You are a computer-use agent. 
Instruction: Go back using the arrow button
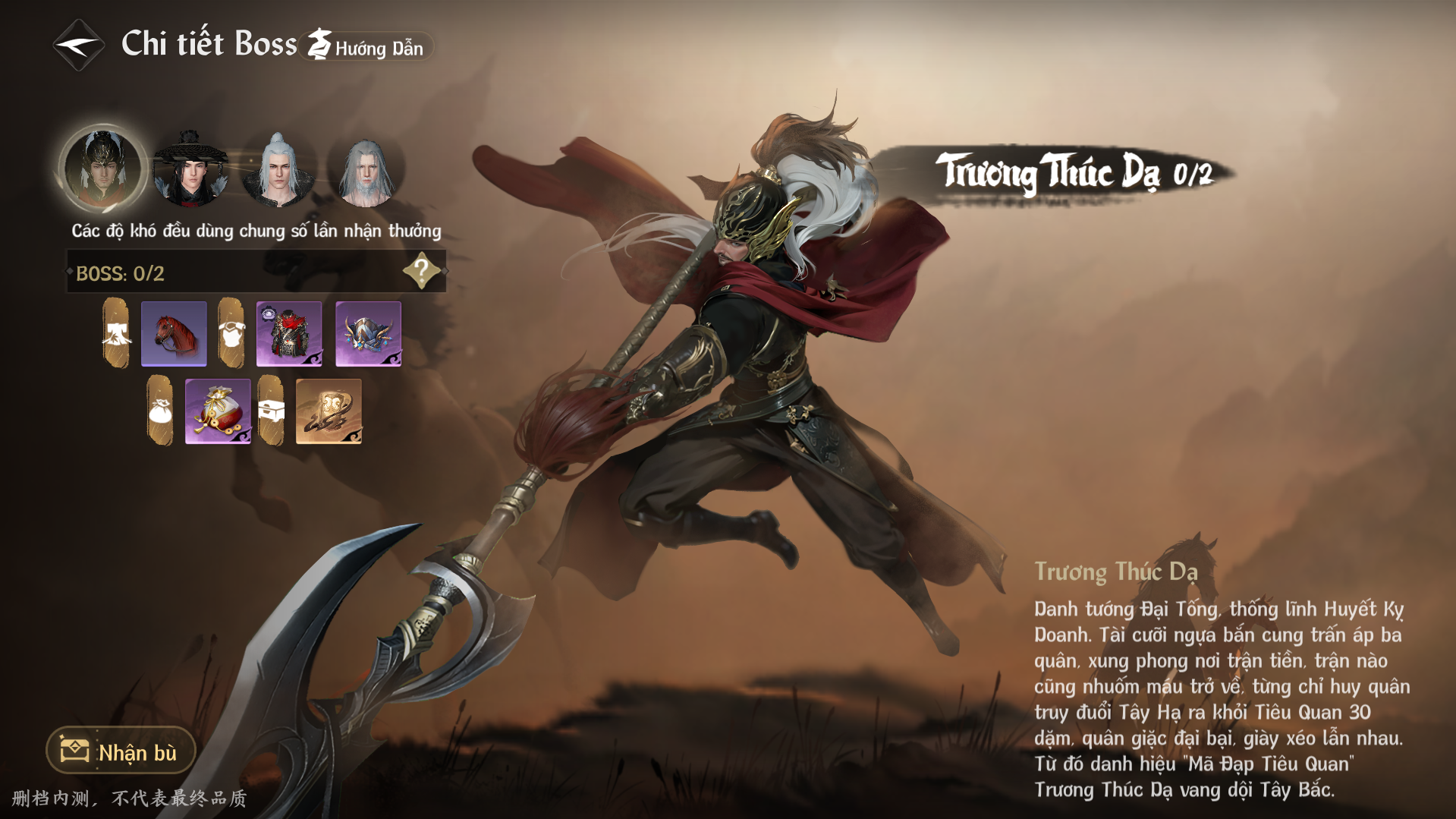click(78, 46)
